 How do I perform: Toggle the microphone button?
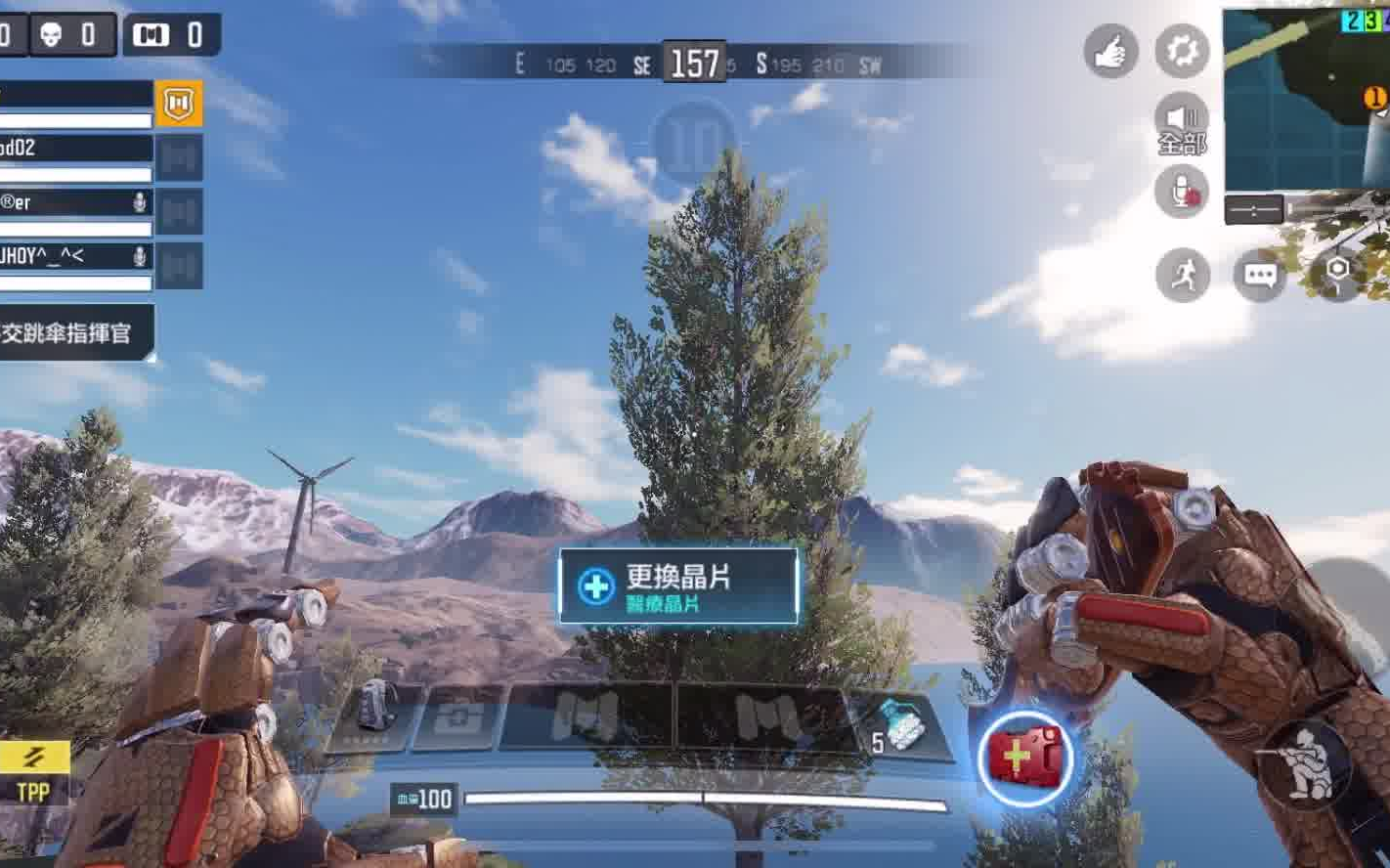1182,192
